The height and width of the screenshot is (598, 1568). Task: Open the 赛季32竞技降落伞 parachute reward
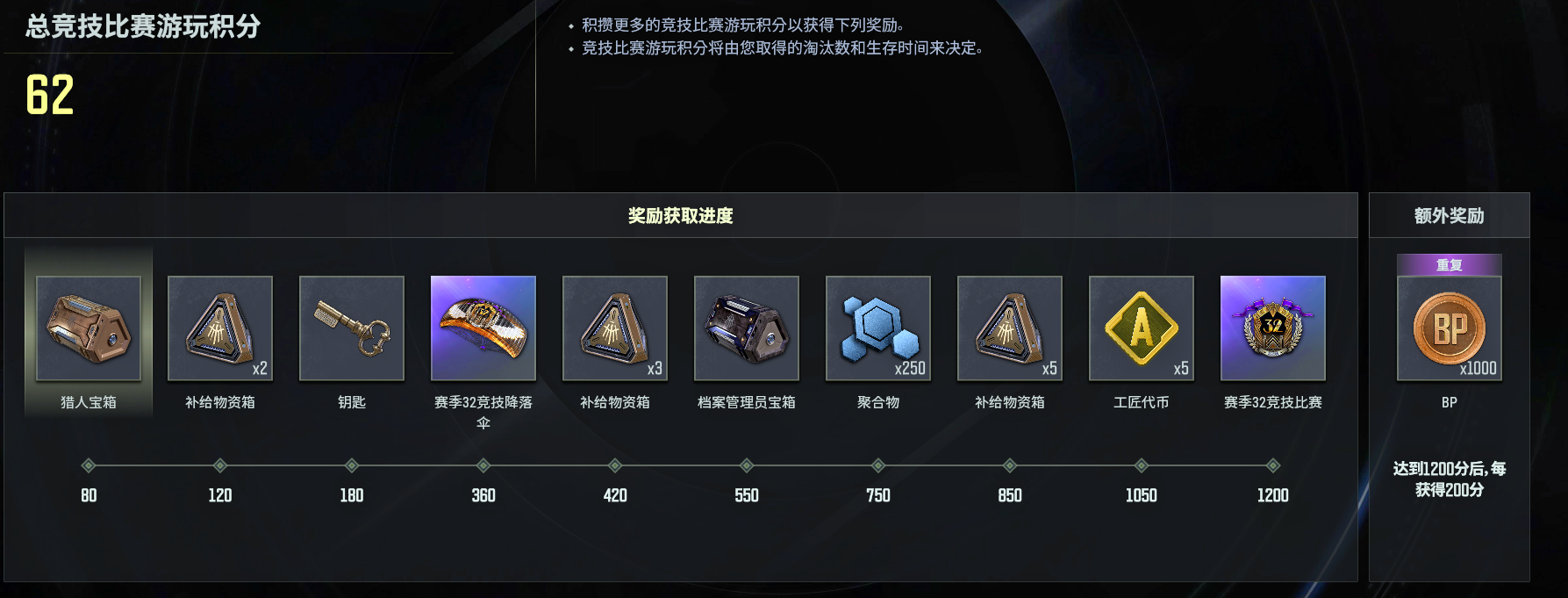(x=483, y=328)
